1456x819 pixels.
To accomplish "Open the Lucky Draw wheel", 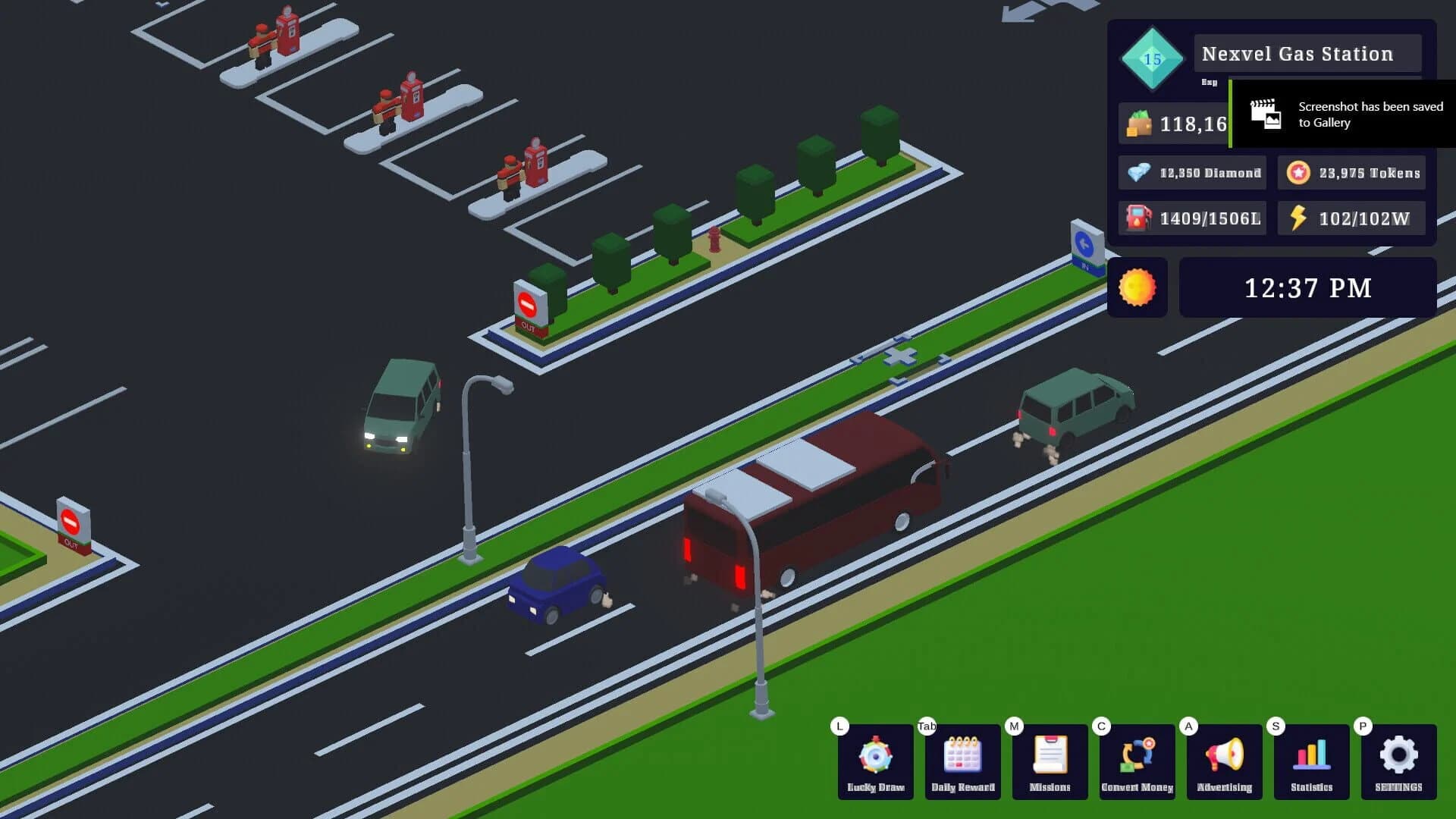I will (875, 762).
